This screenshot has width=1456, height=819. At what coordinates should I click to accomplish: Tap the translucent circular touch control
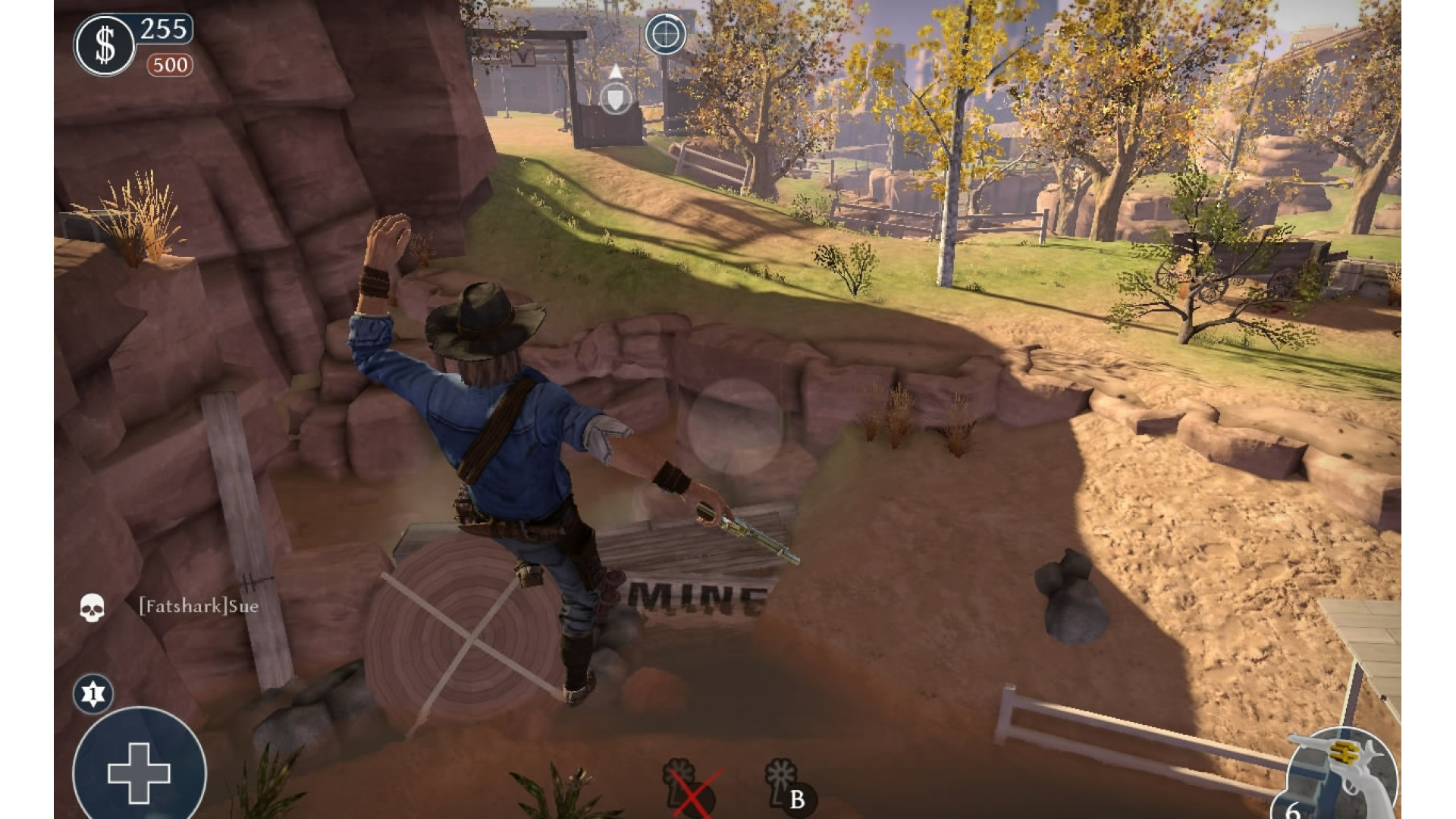pos(735,426)
